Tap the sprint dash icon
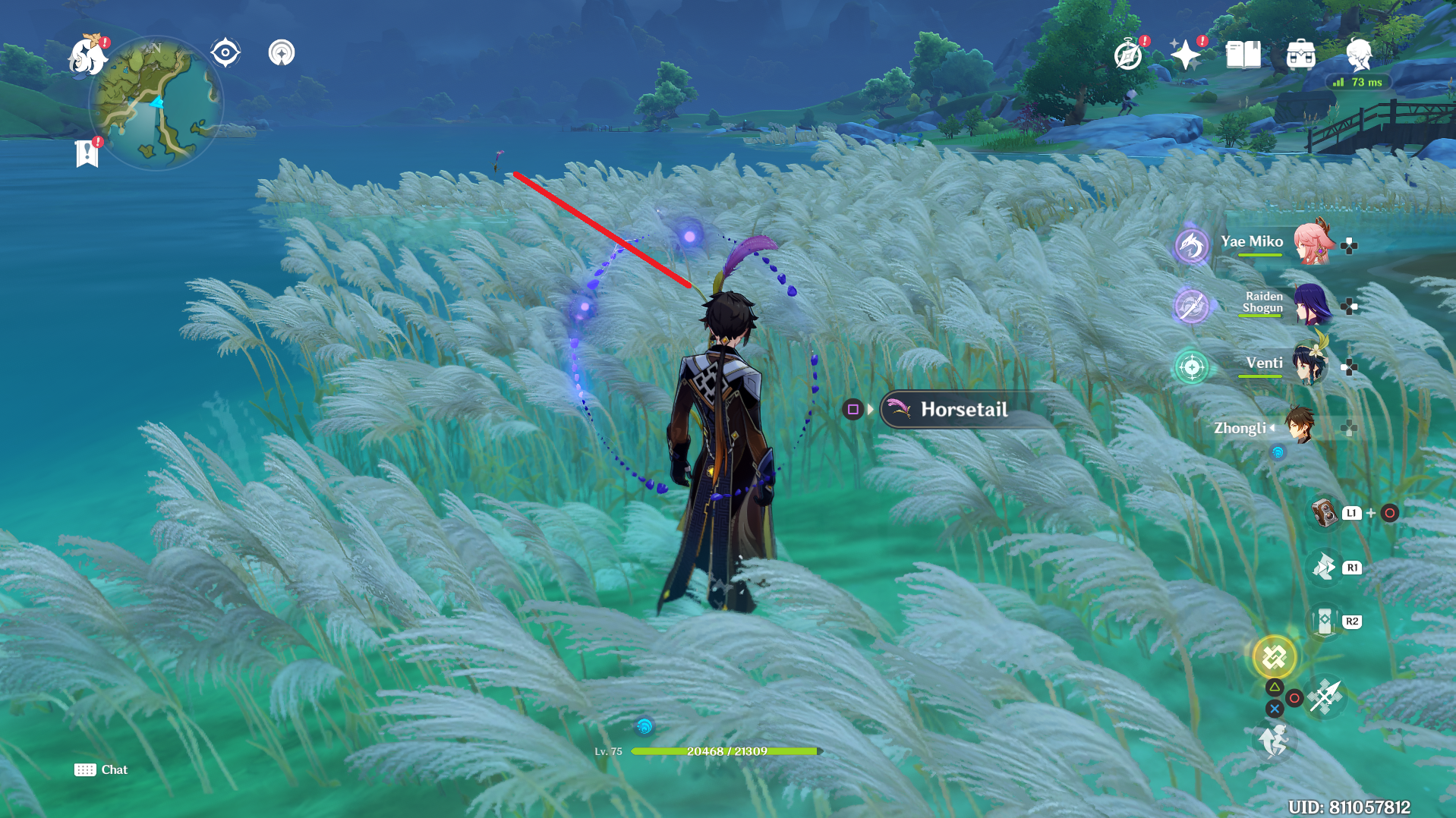 1274,741
